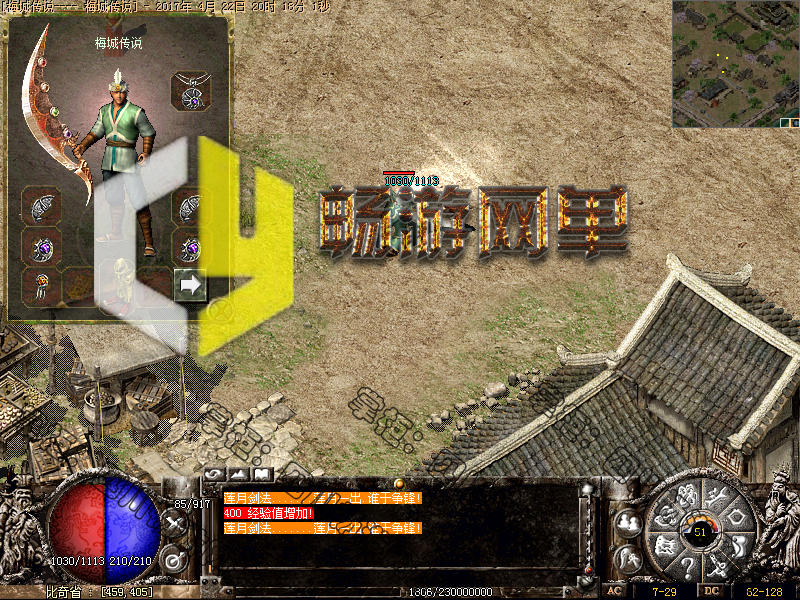The width and height of the screenshot is (800, 600).
Task: Click the mountain icon above chat
Action: (238, 473)
